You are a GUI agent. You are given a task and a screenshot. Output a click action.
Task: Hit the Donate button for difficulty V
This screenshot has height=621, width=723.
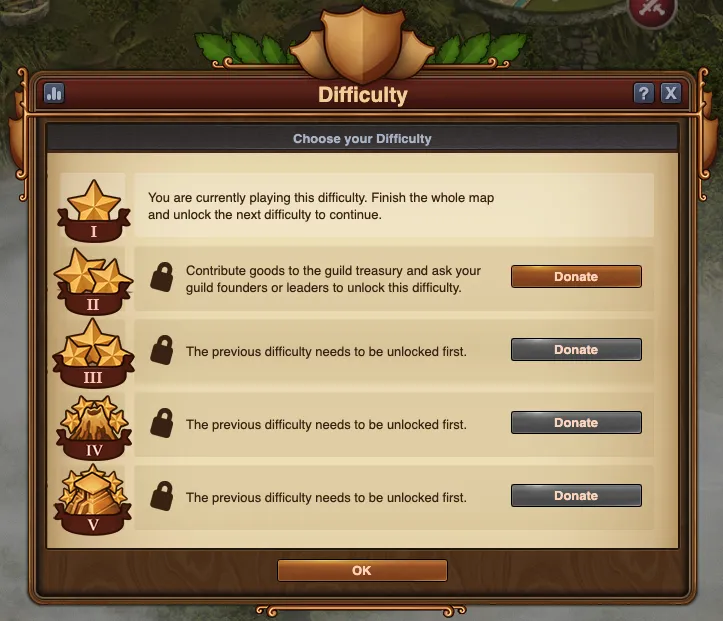point(576,496)
